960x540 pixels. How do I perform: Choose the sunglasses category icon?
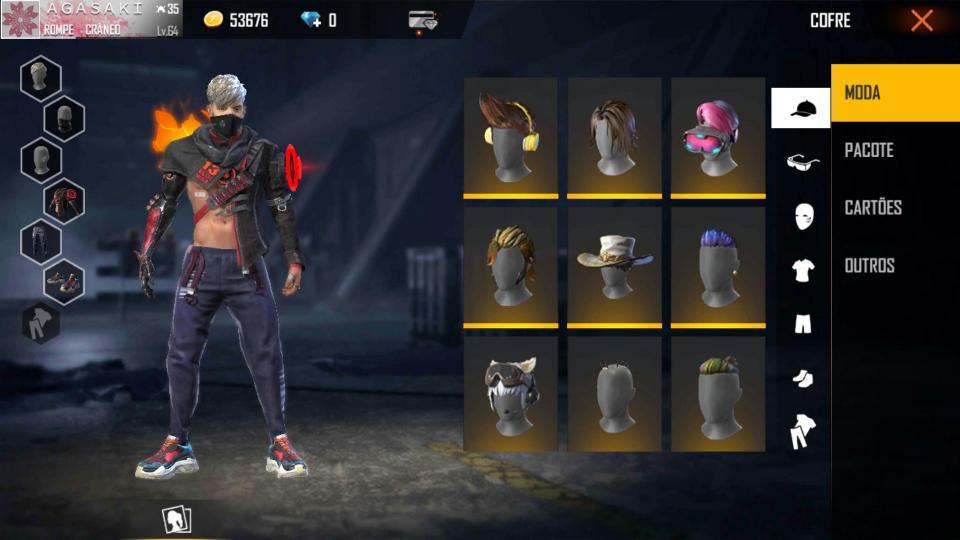pyautogui.click(x=802, y=162)
